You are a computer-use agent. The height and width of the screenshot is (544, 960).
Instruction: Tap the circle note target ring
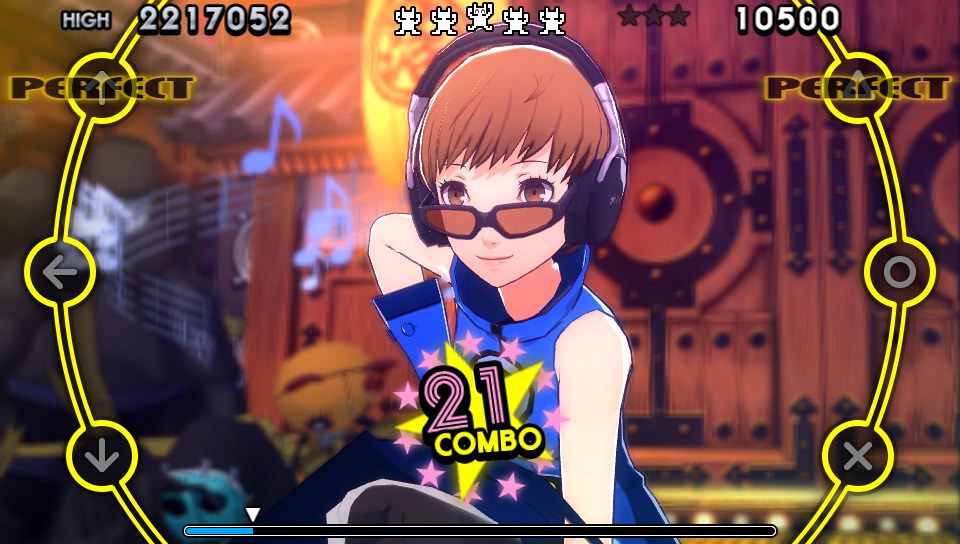[x=899, y=272]
